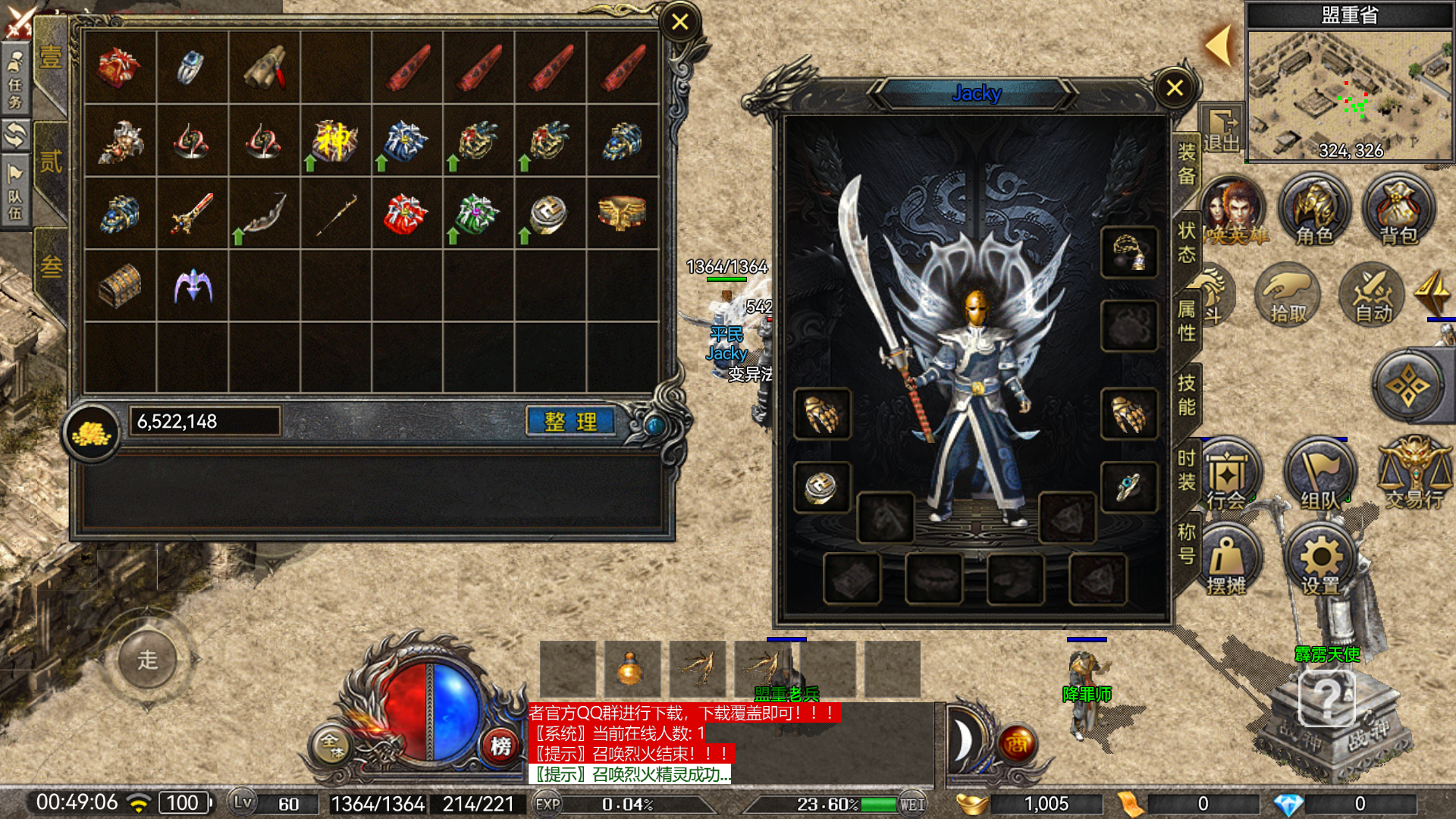
Task: Show the 属性 attributes tab
Action: click(x=1187, y=321)
